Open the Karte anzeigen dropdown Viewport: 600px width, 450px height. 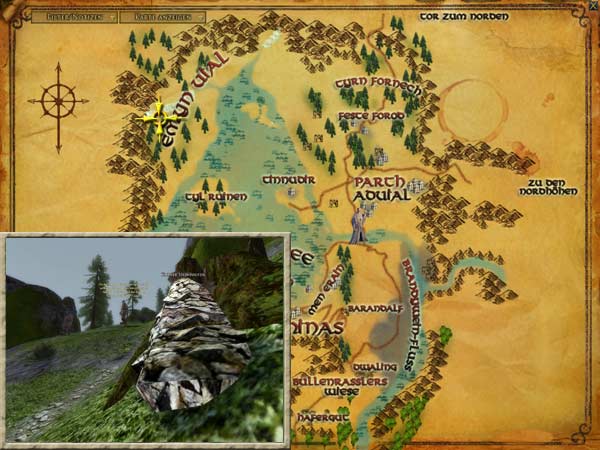164,17
